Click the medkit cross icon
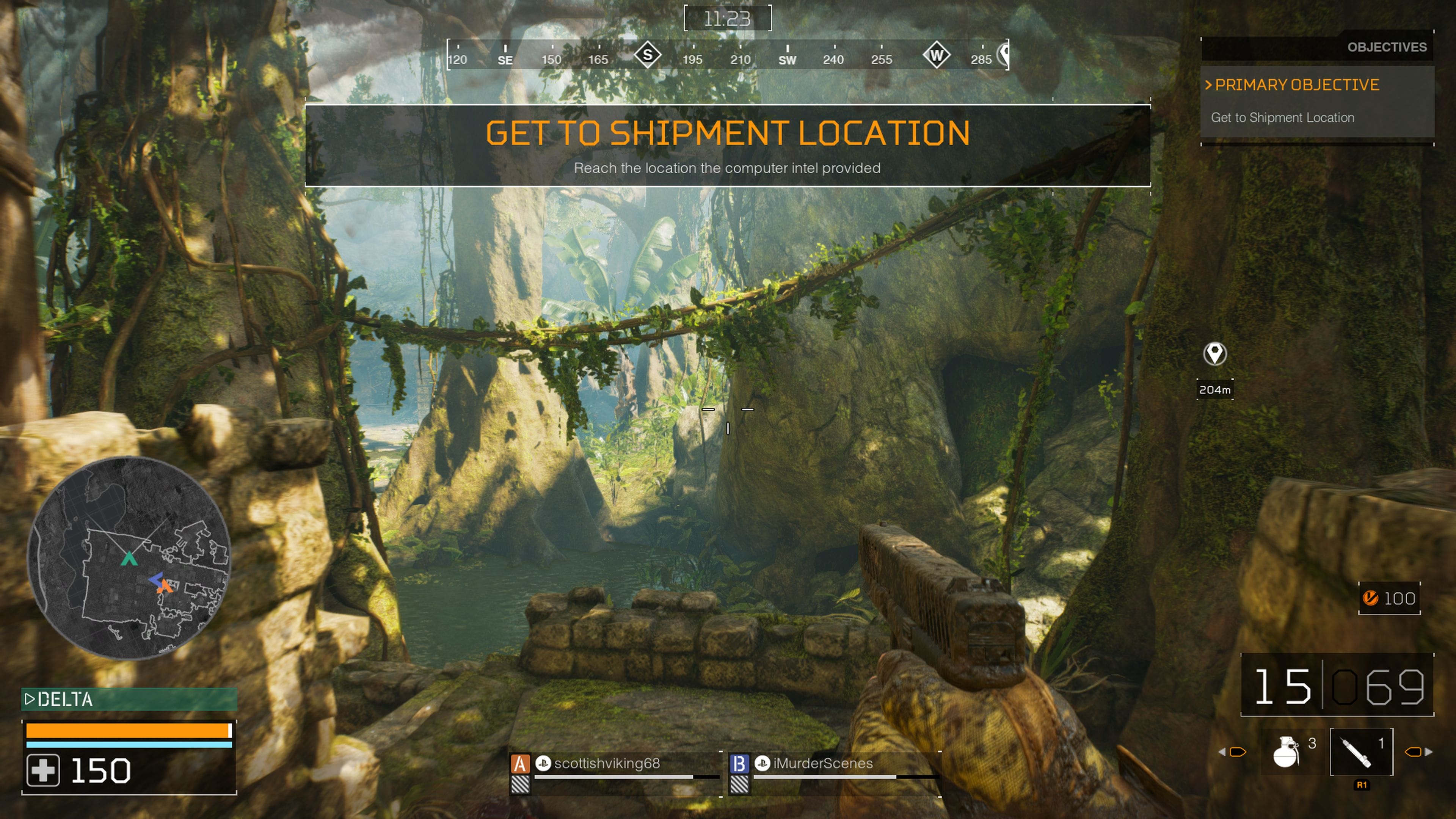 43,771
